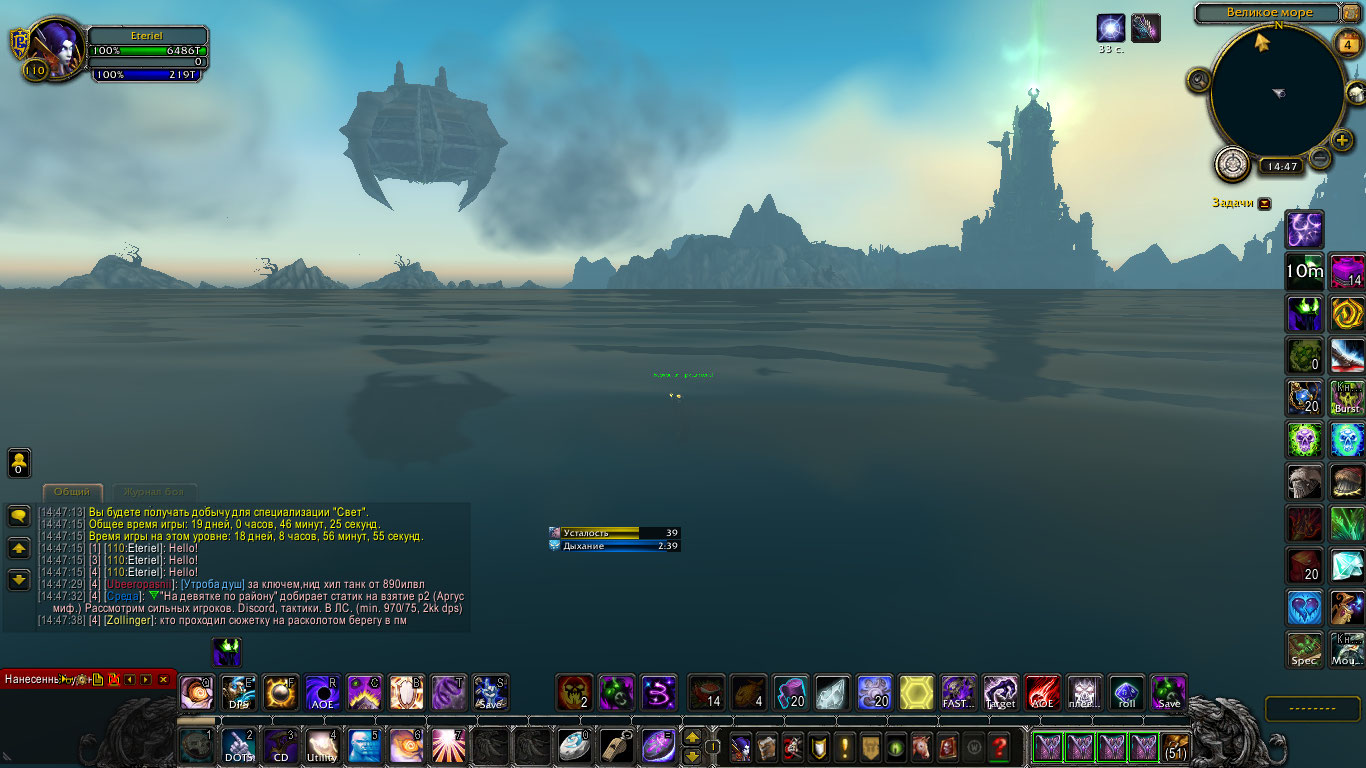Open the yellow exclamation quest log button
1366x768 pixels.
point(844,747)
